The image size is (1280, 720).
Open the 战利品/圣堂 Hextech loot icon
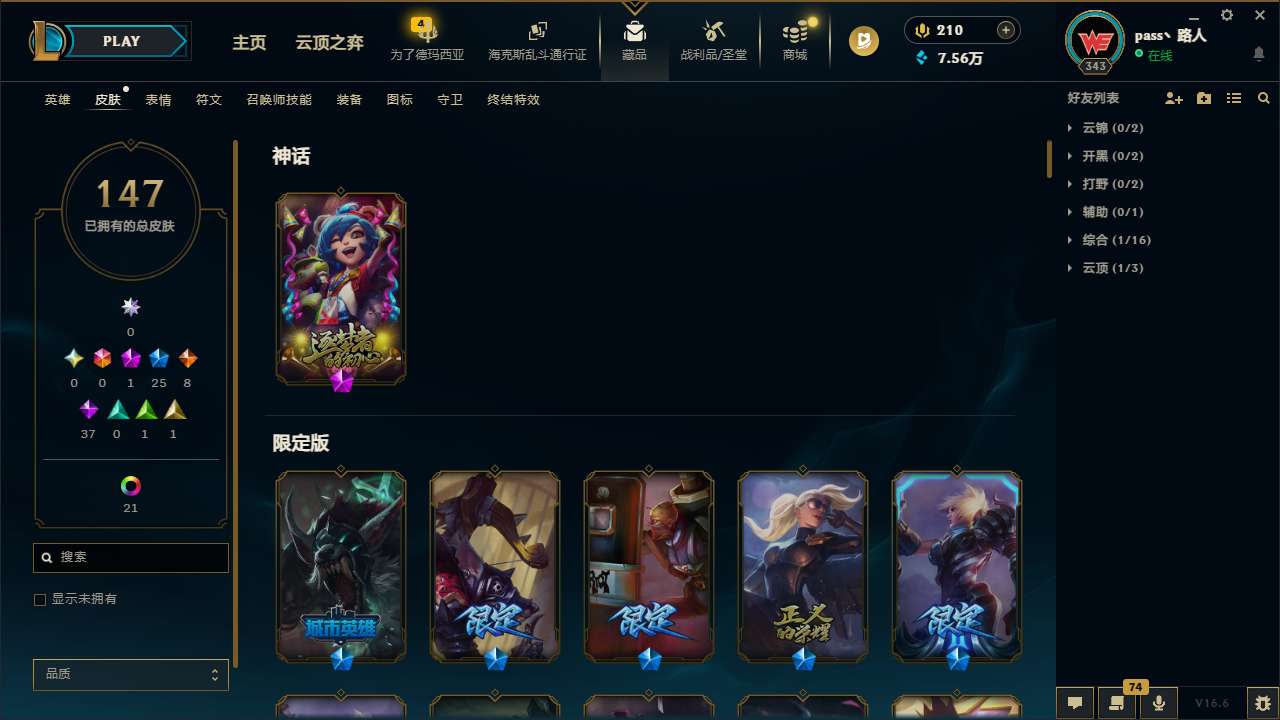pyautogui.click(x=714, y=35)
